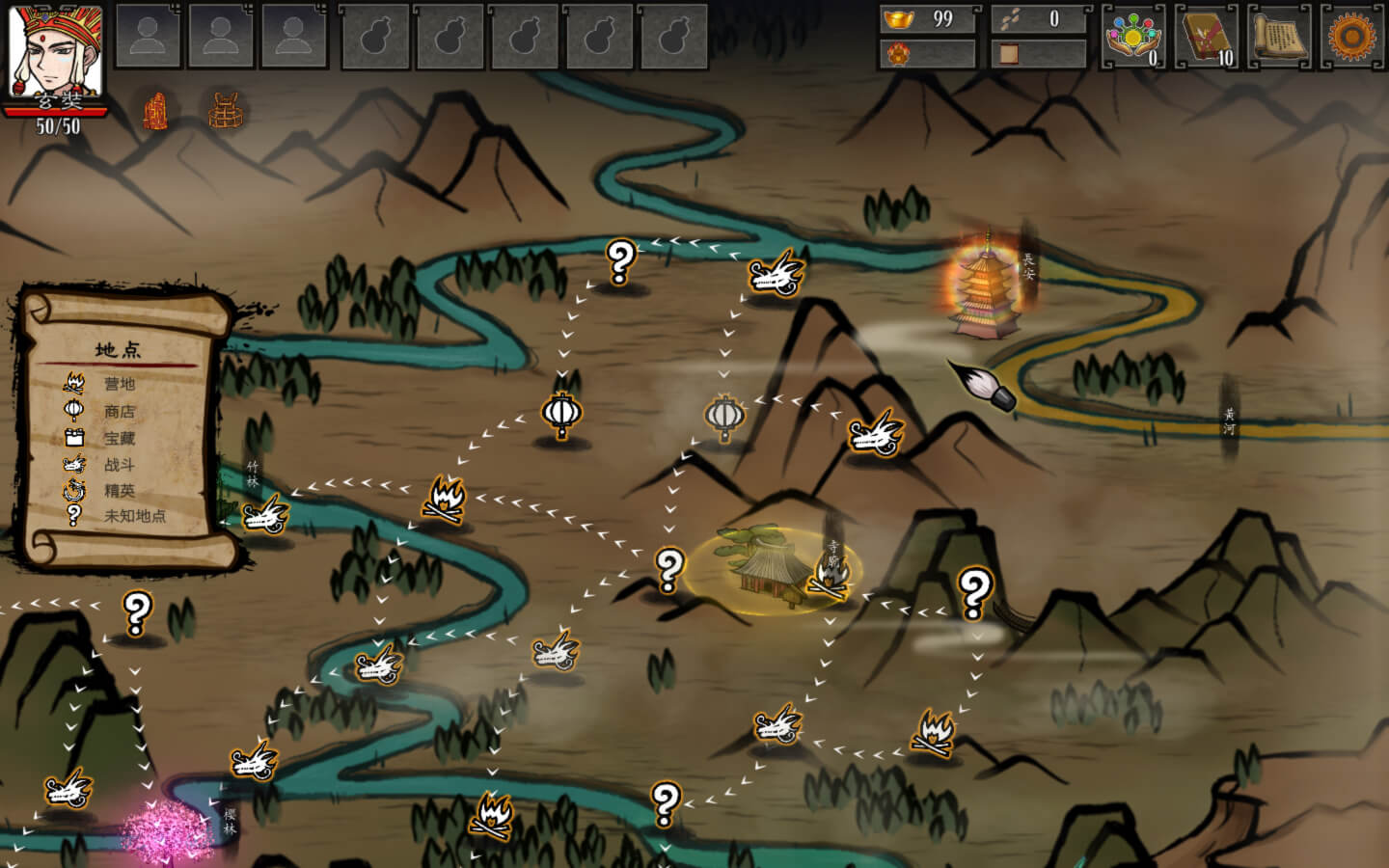Open the colored orbs in hands icon
The width and height of the screenshot is (1389, 868).
[x=1132, y=37]
